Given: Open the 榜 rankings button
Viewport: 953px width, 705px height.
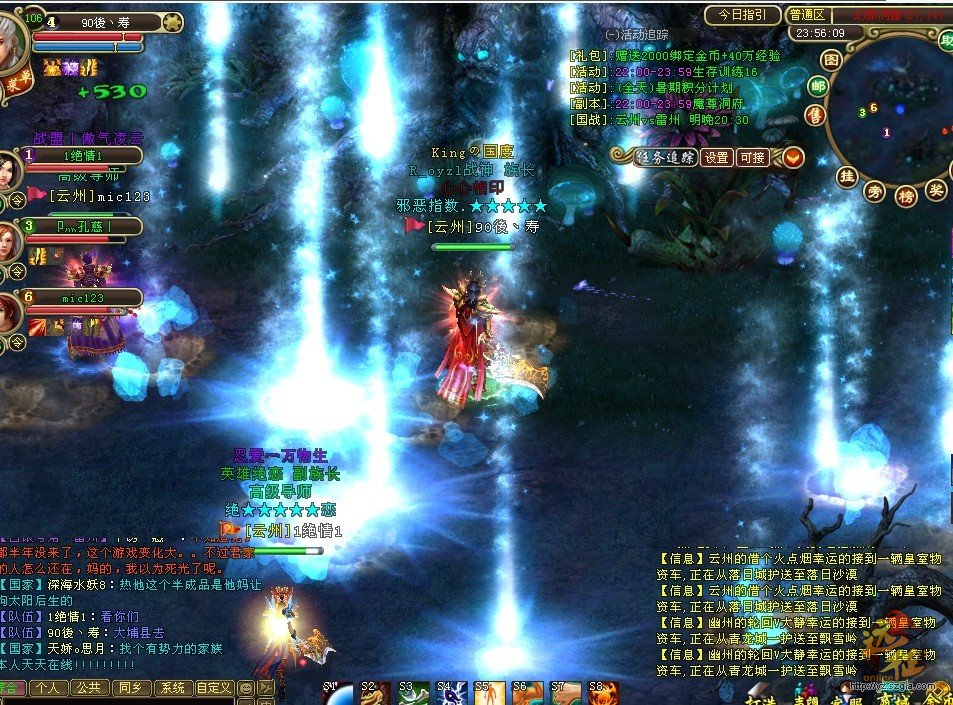Looking at the screenshot, I should click(905, 195).
